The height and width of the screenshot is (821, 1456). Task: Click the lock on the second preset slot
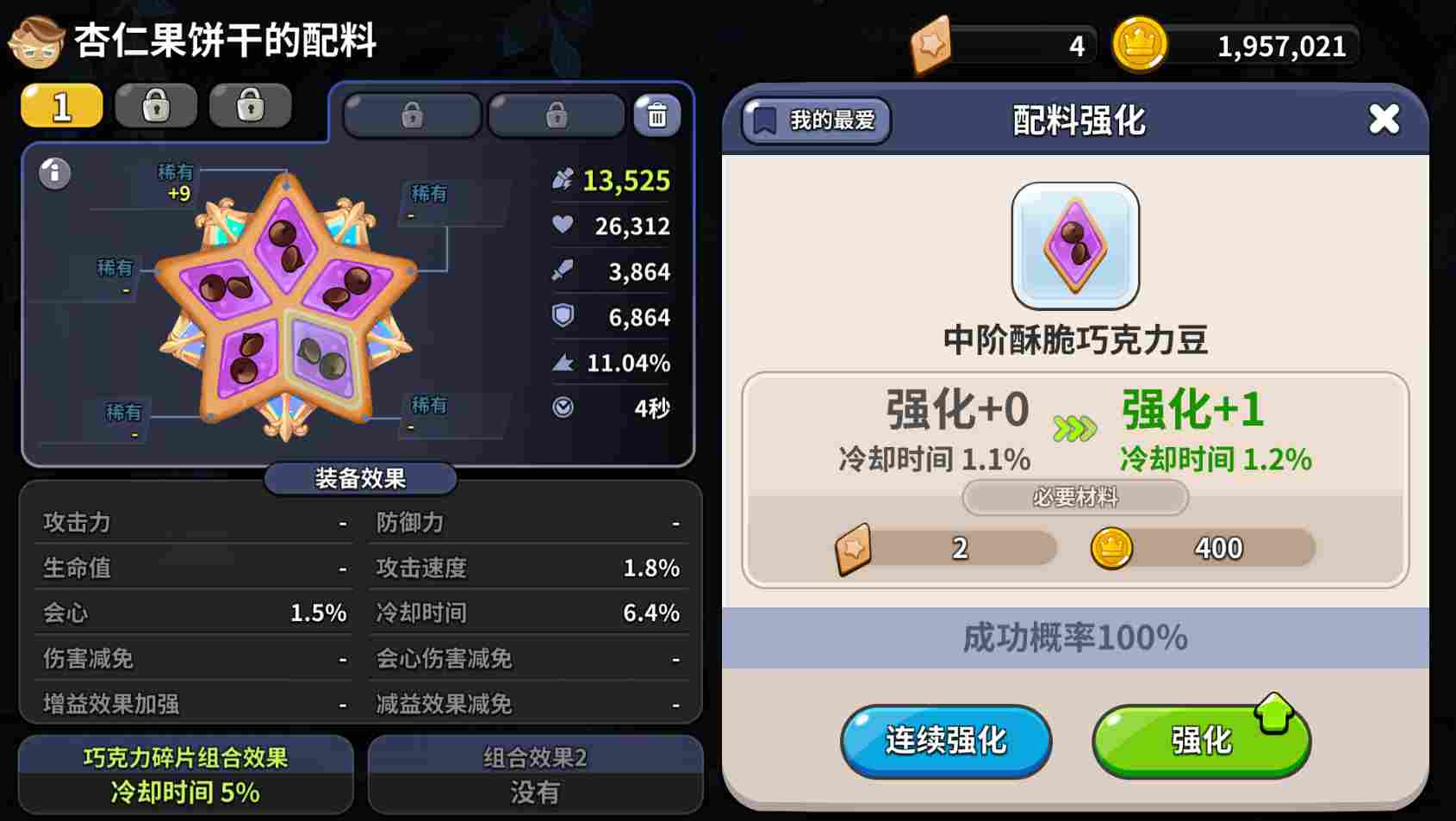click(155, 105)
